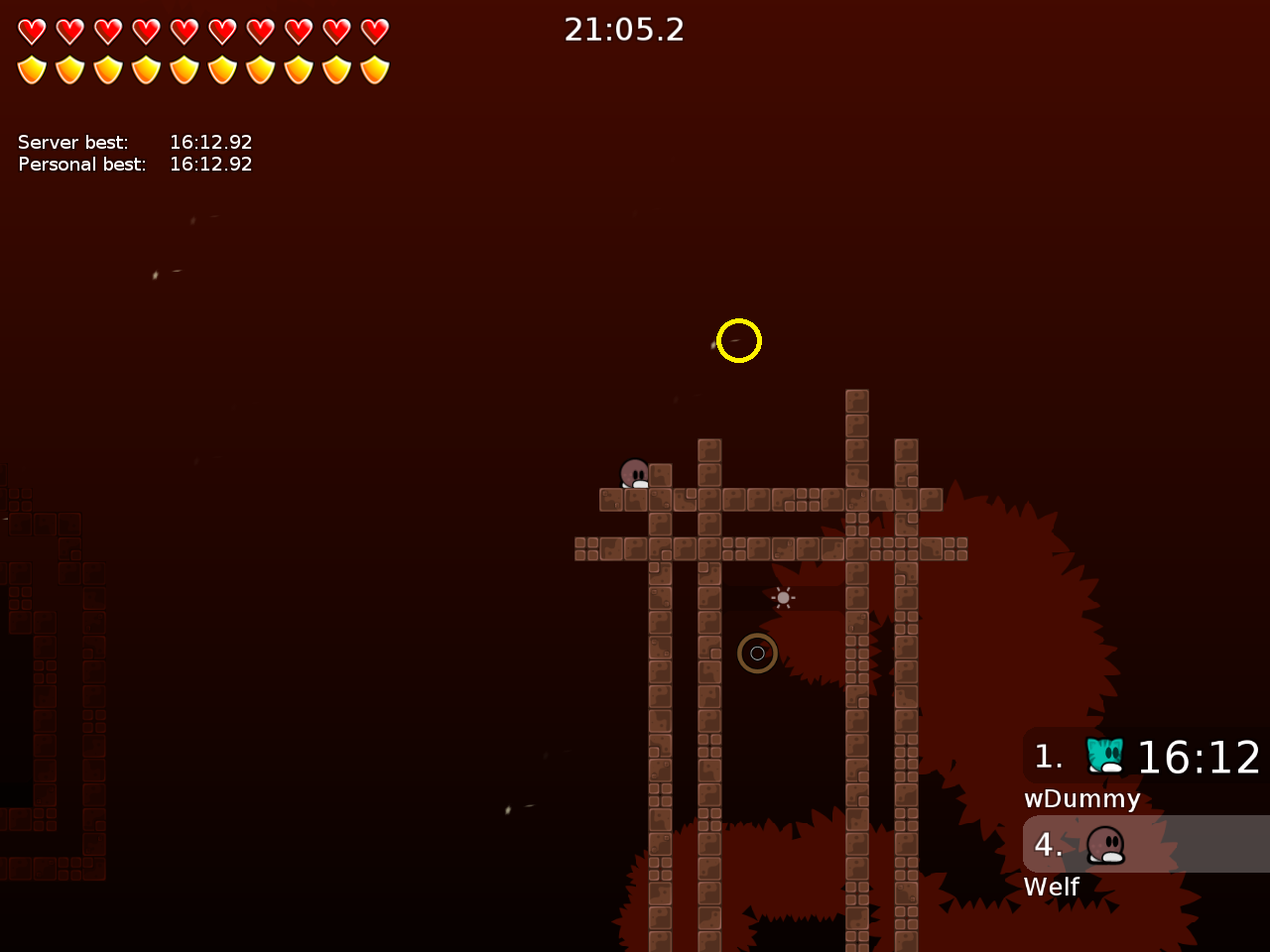Click the 'wDummy' player name
The width and height of the screenshot is (1270, 952).
1081,798
